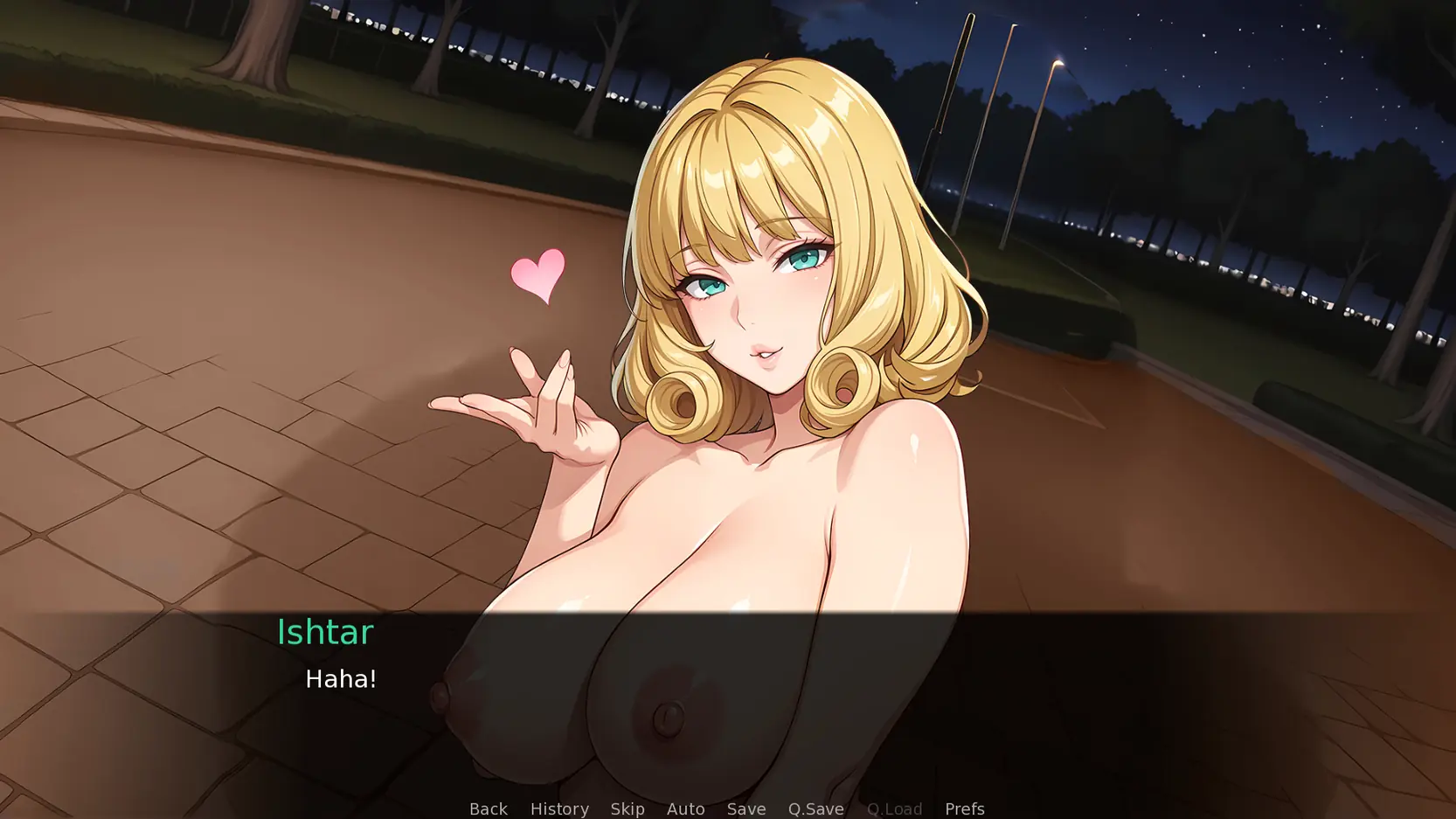Viewport: 1456px width, 819px height.
Task: Open the dialogue History log
Action: point(559,809)
